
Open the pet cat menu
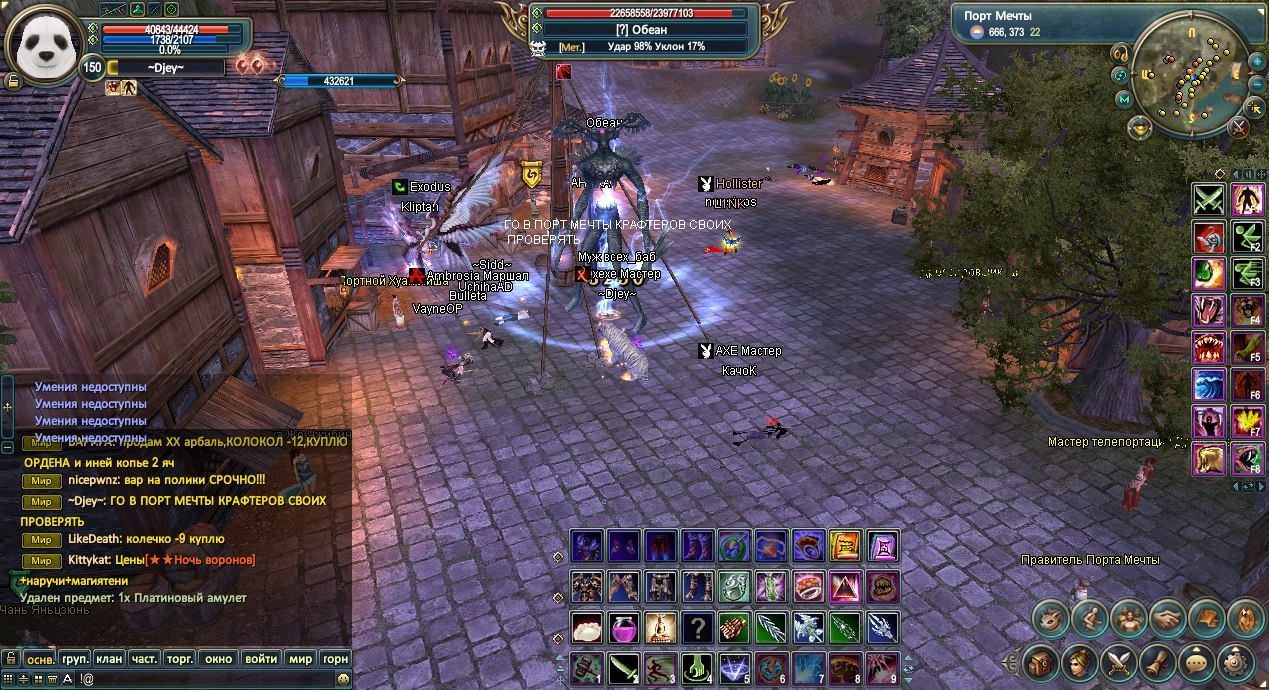pos(1050,619)
